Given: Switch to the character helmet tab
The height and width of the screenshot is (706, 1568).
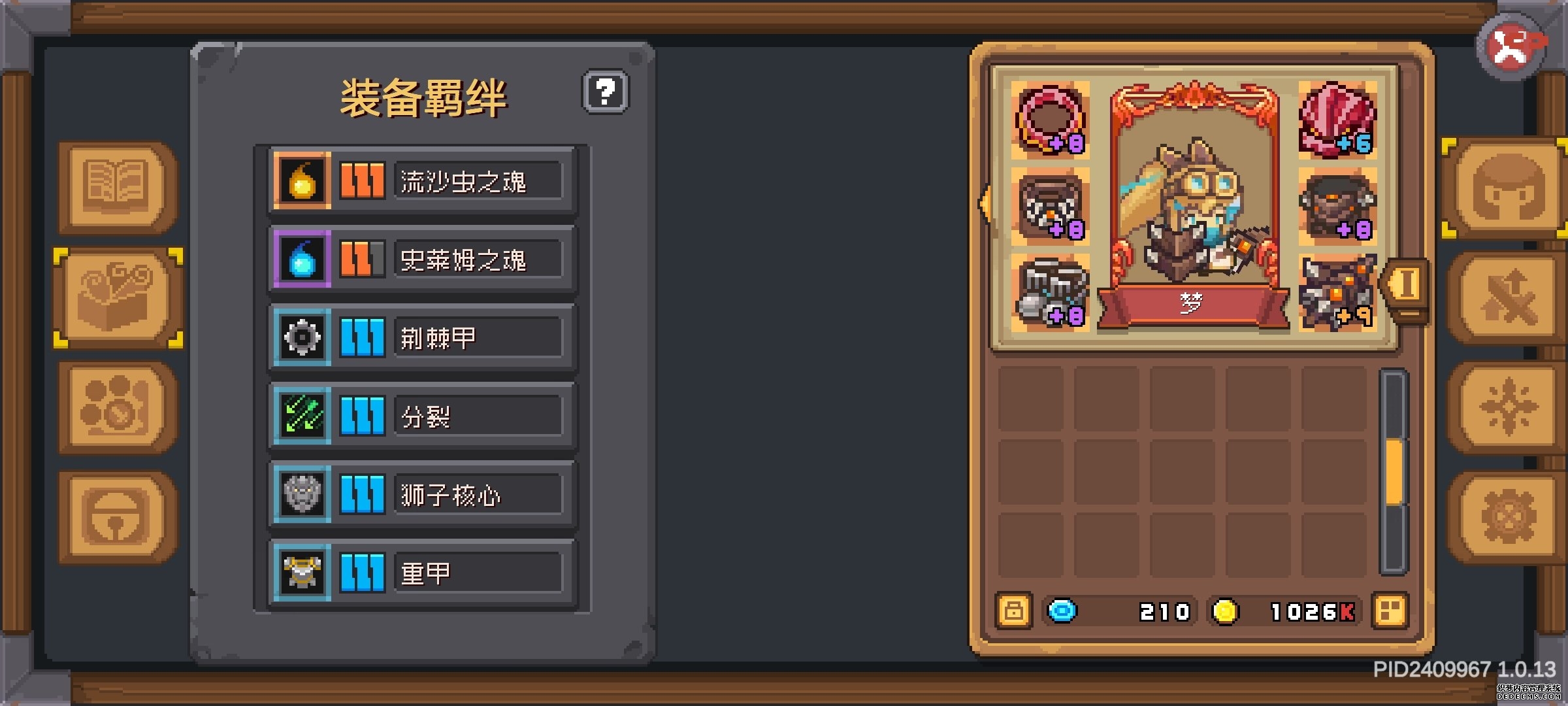Looking at the screenshot, I should (x=1503, y=188).
